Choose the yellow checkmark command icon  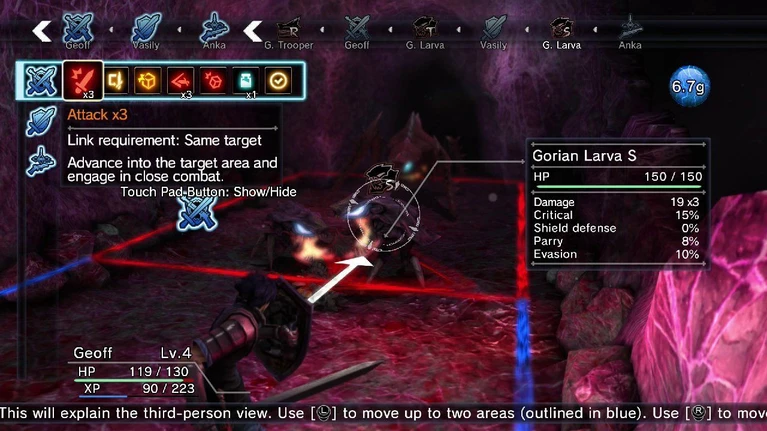pos(278,80)
